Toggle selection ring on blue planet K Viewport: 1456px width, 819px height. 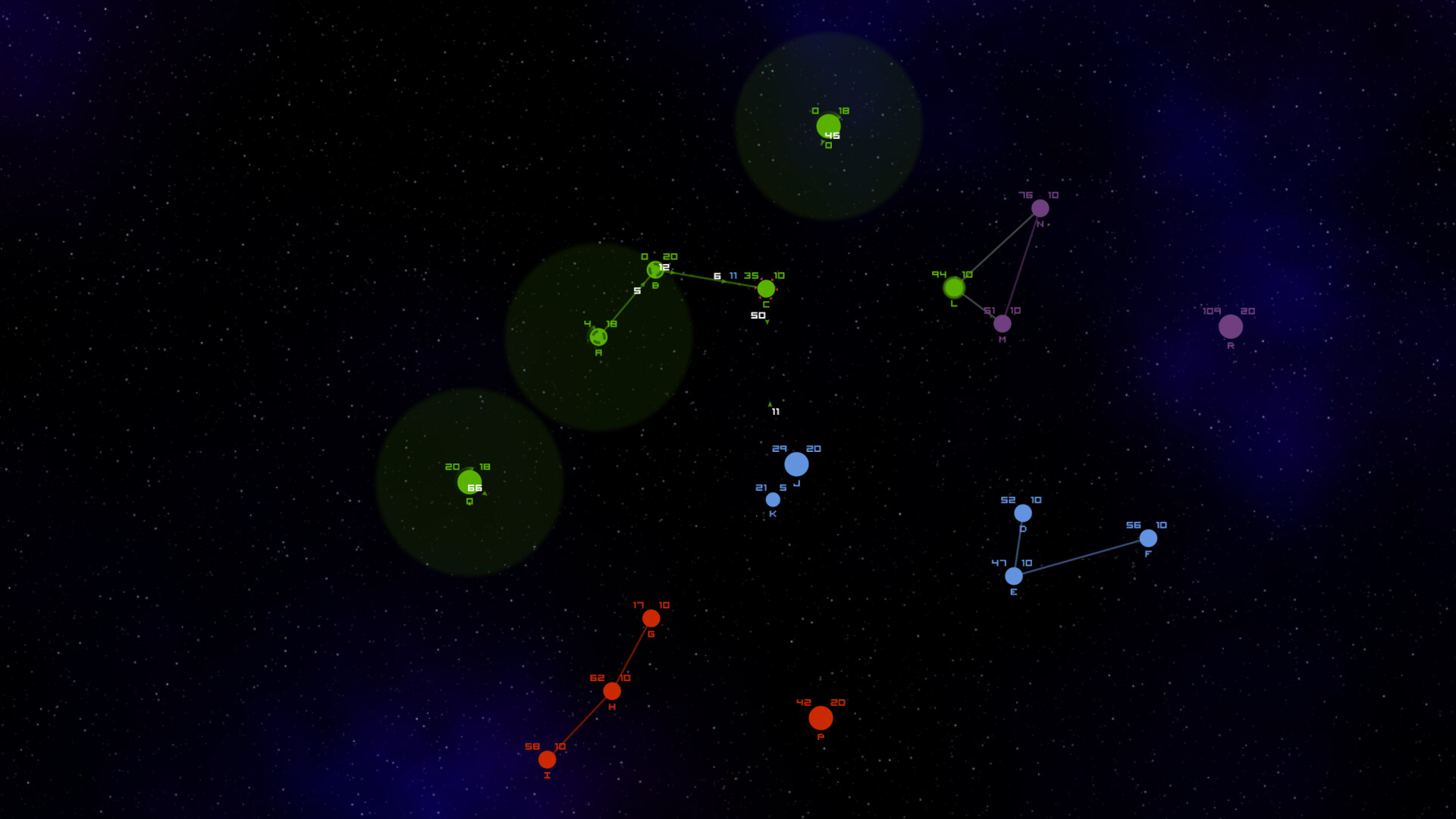point(773,499)
